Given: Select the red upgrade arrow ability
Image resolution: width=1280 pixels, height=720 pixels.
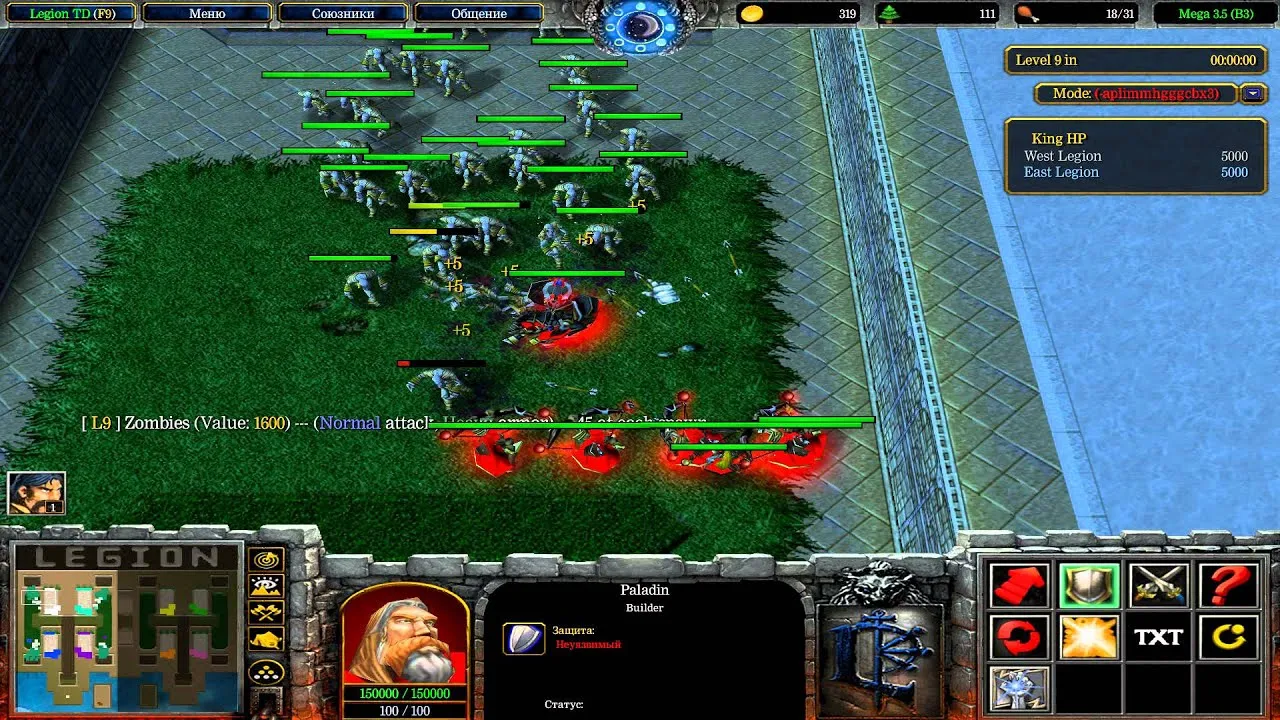Looking at the screenshot, I should (1018, 588).
